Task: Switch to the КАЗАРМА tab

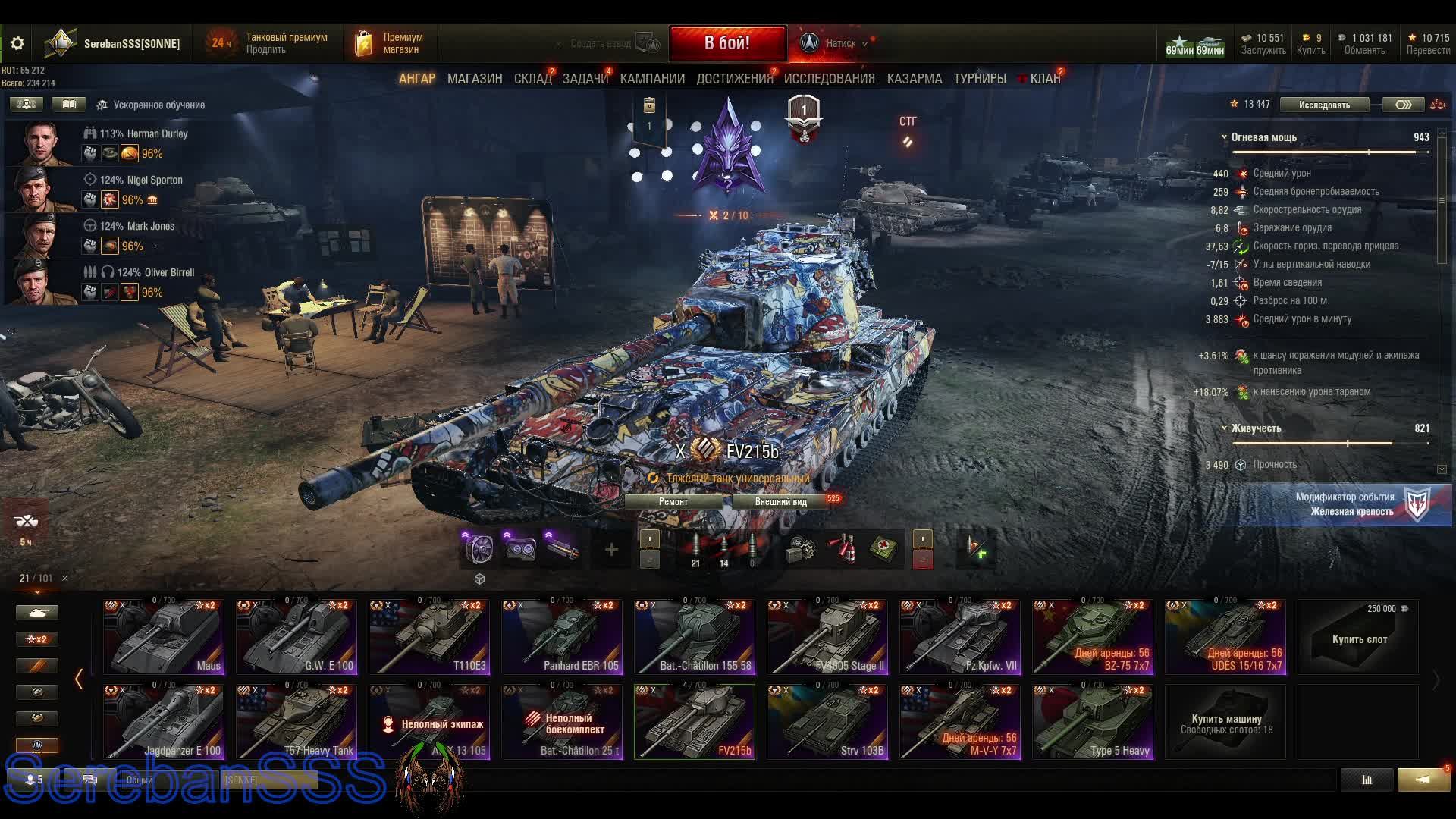Action: pyautogui.click(x=914, y=79)
